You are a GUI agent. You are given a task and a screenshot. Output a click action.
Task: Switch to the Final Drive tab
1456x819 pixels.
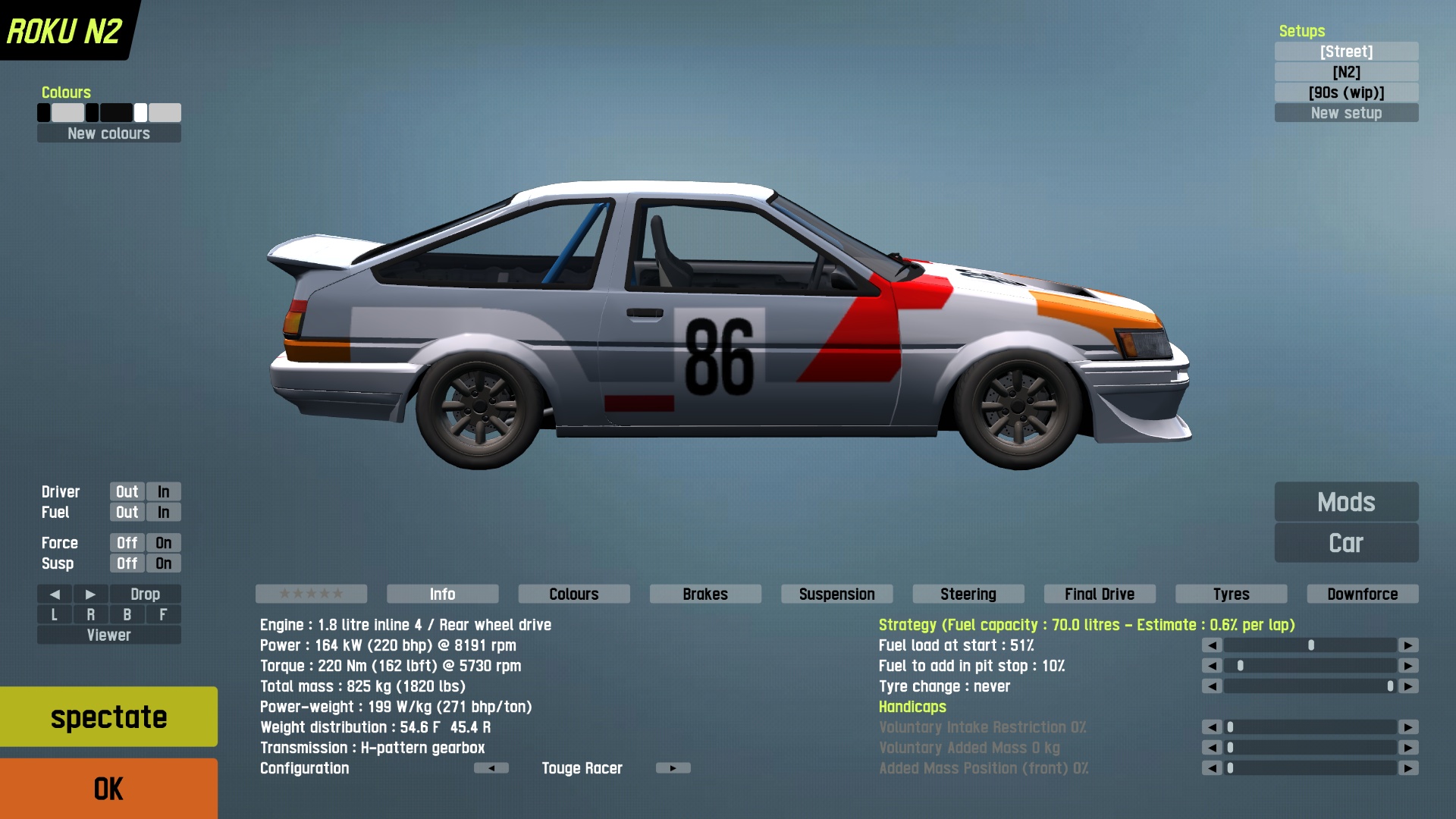pyautogui.click(x=1100, y=594)
